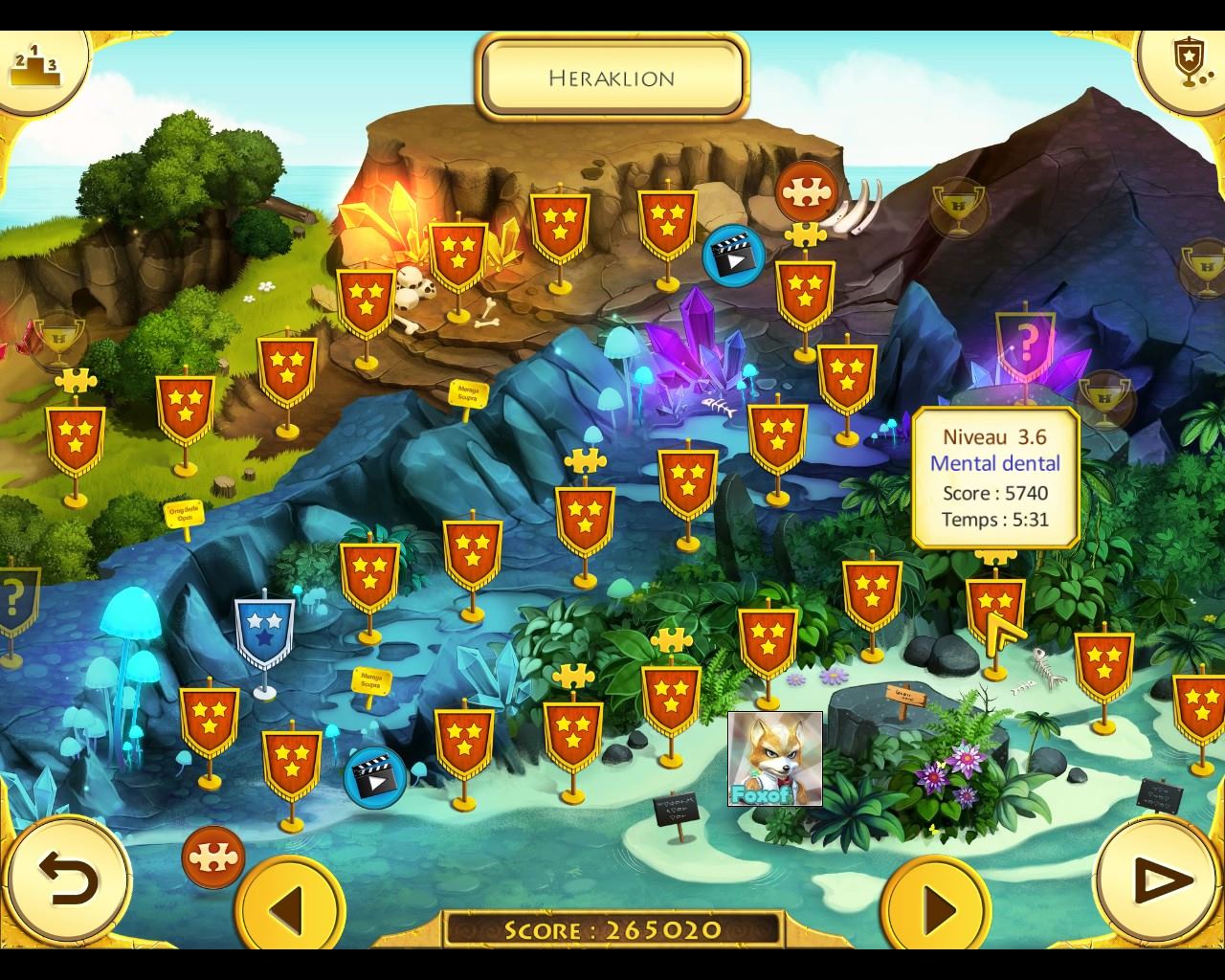Viewport: 1225px width, 980px height.
Task: Open the leaderboard podium icon
Action: [x=34, y=63]
